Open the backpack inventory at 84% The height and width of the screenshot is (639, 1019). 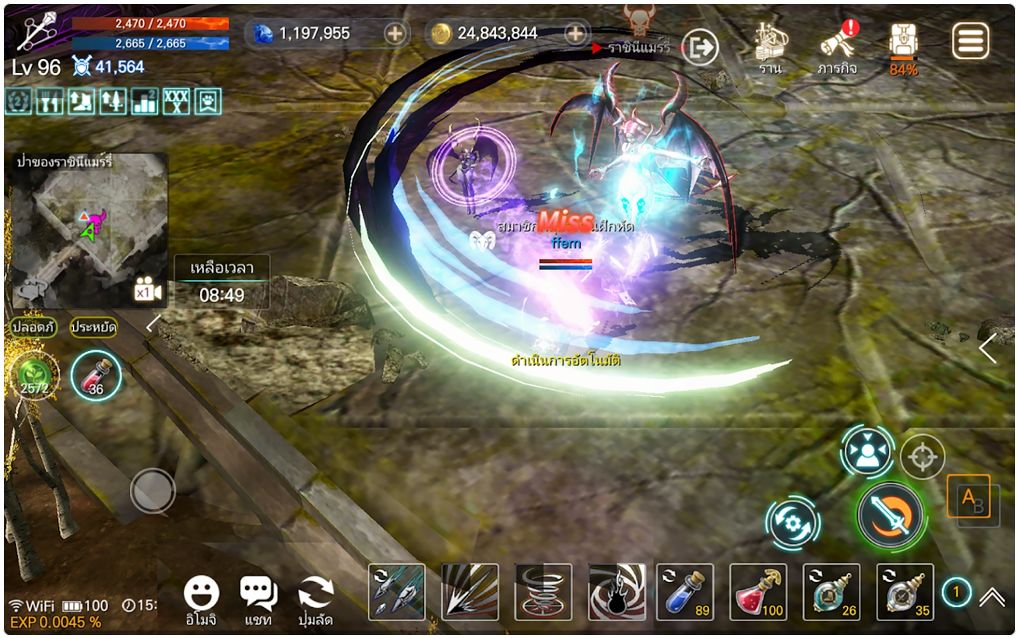903,46
